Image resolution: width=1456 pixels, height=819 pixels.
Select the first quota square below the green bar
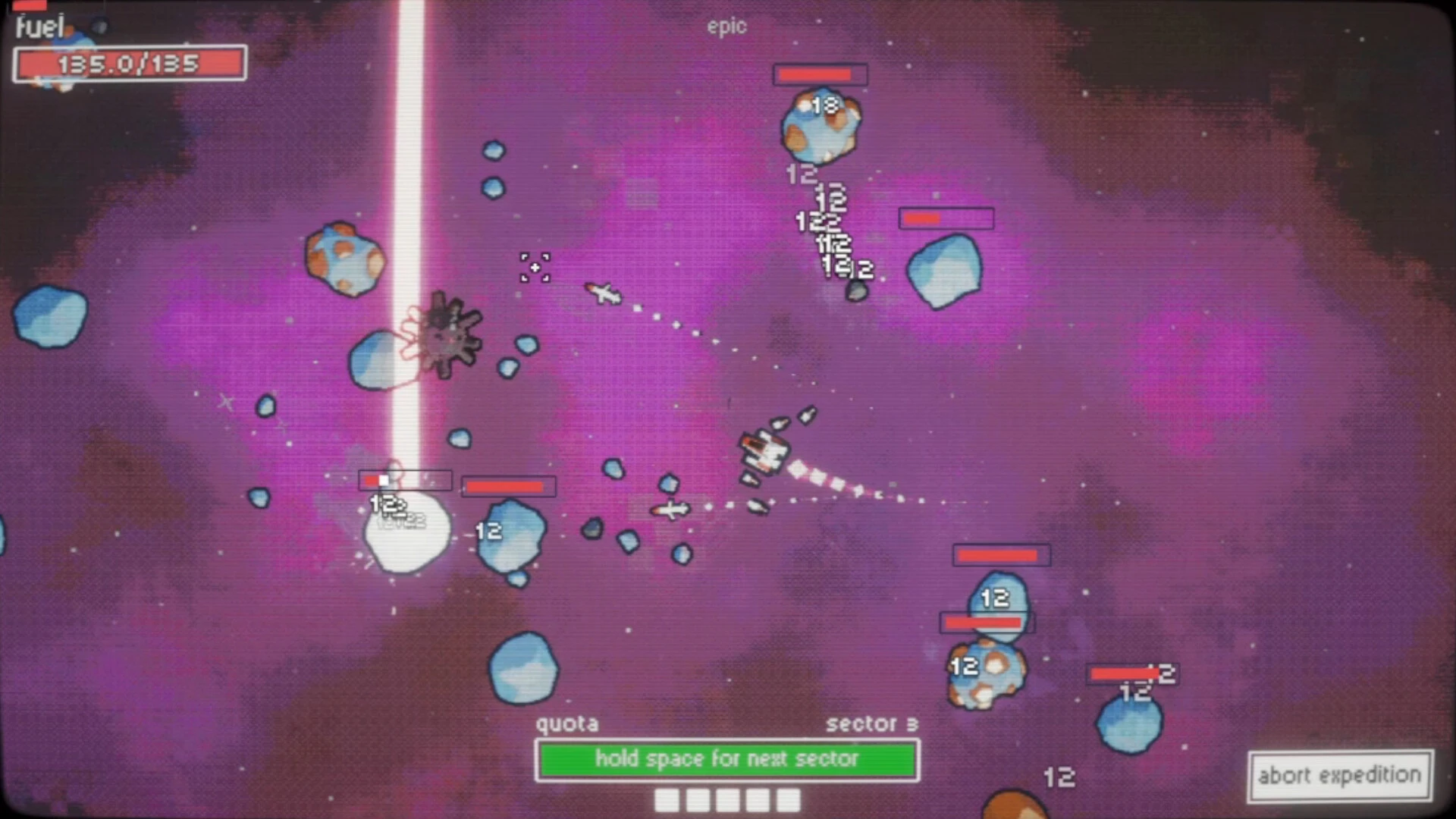tap(667, 799)
